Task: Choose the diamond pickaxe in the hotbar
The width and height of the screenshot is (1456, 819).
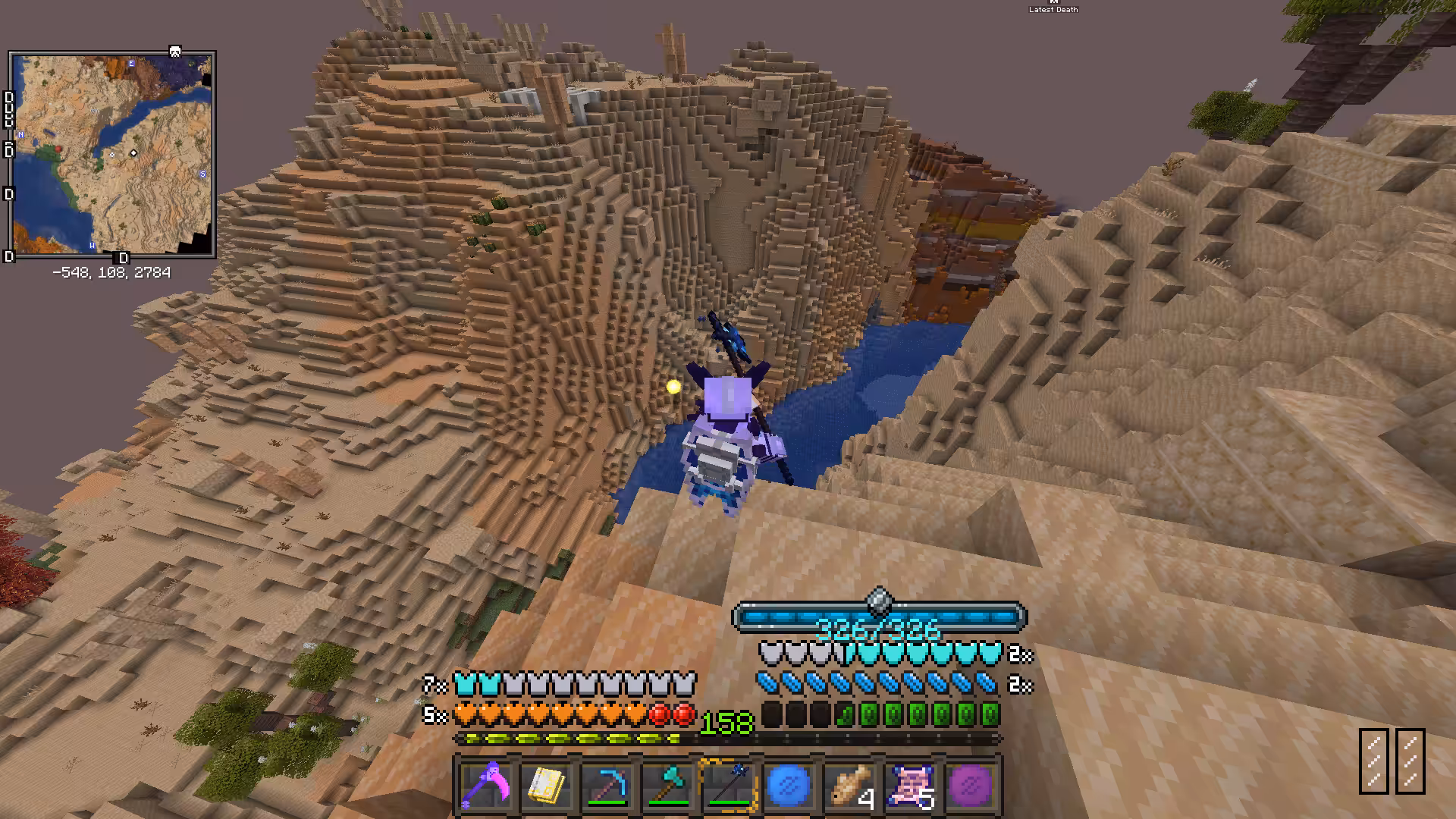Action: coord(607,786)
